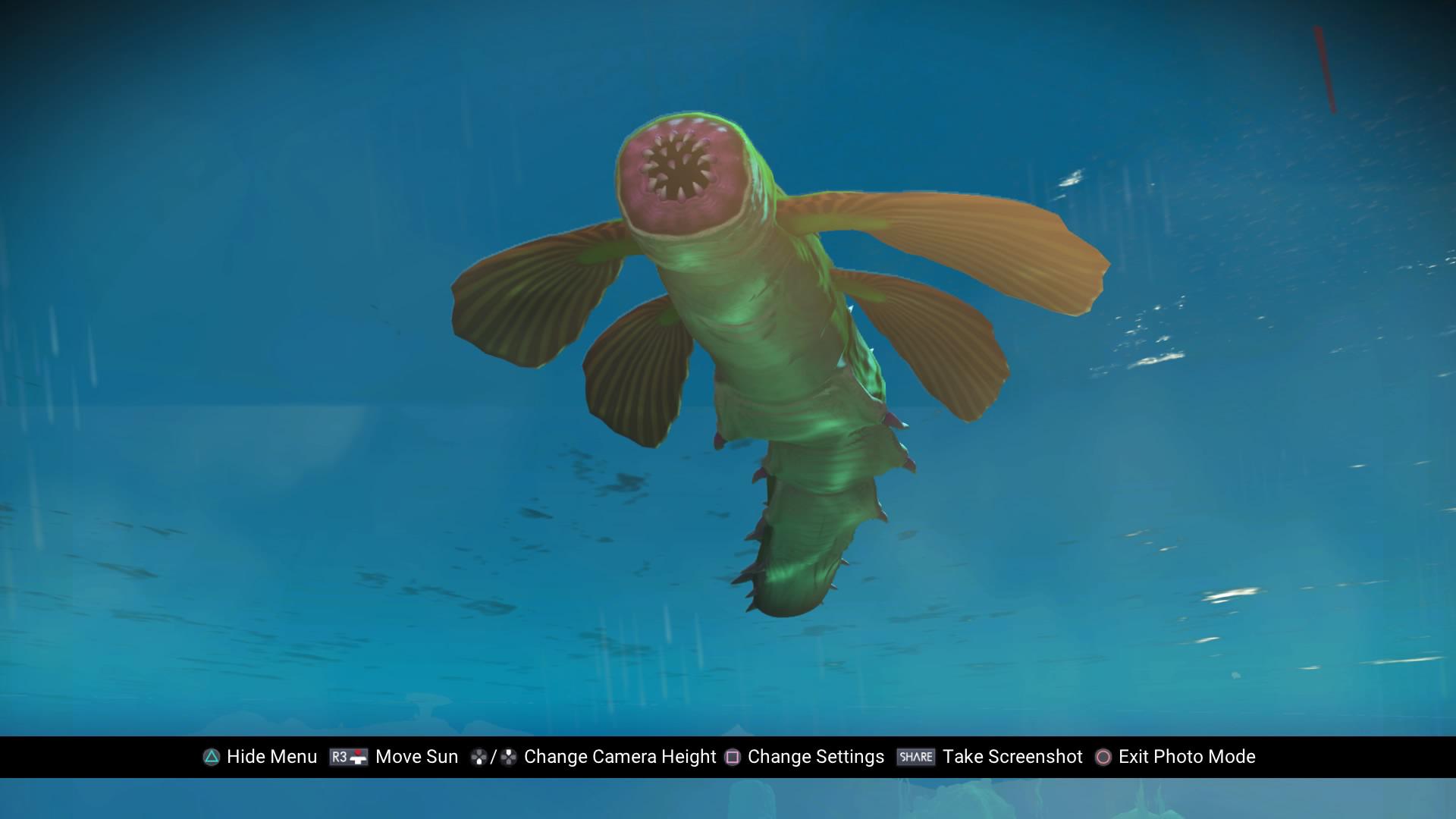Activate Move Sun to reposition the lighting
This screenshot has height=819, width=1456.
pos(416,757)
